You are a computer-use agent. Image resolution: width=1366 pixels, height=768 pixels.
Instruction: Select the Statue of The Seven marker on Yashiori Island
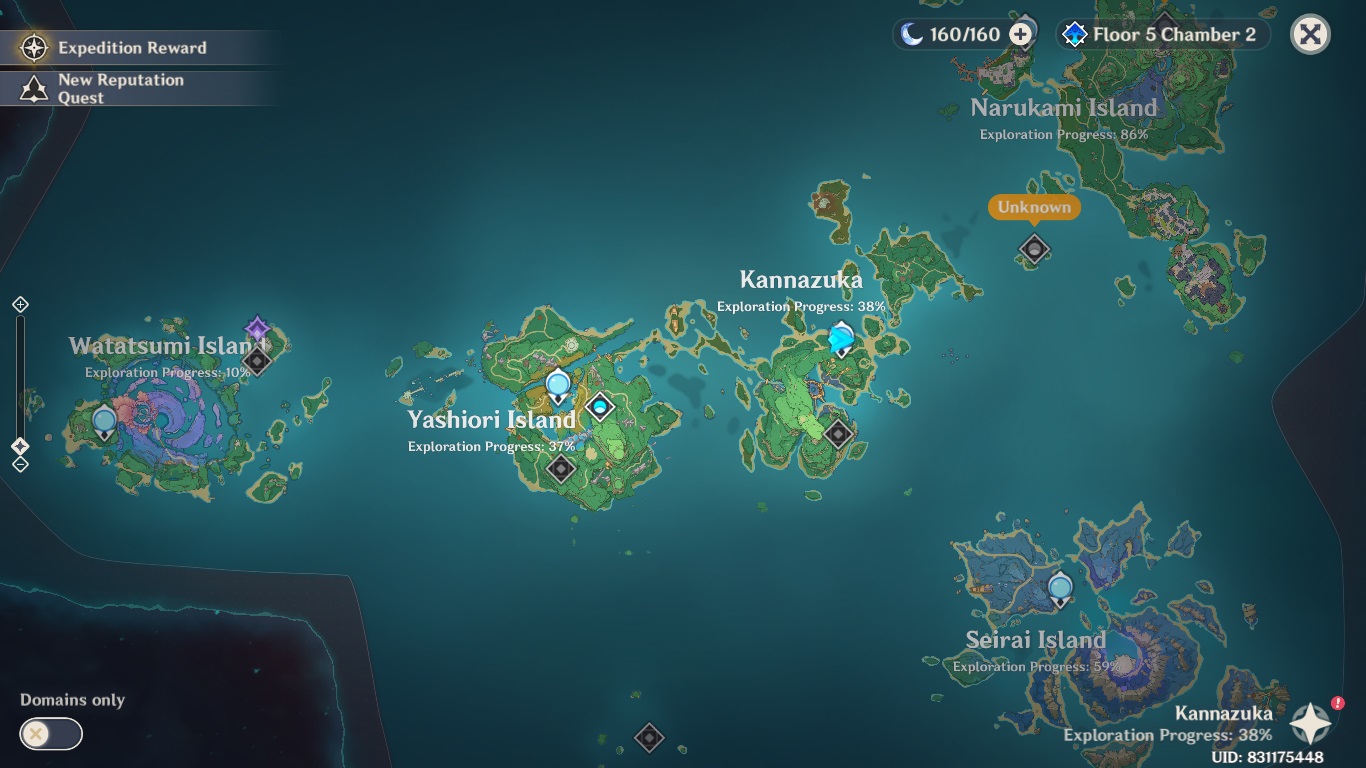click(x=600, y=406)
